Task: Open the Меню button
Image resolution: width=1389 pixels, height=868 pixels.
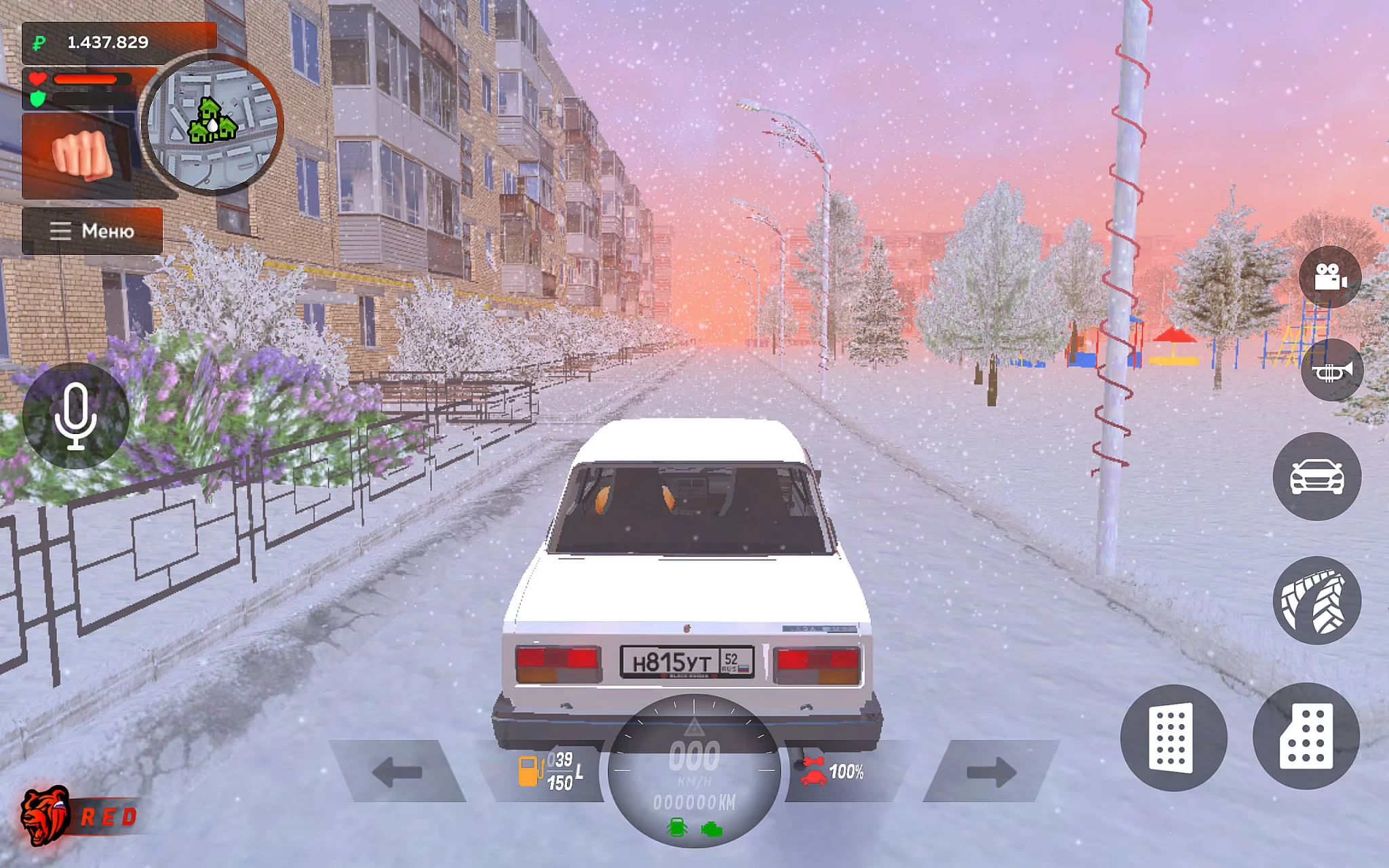Action: (92, 231)
